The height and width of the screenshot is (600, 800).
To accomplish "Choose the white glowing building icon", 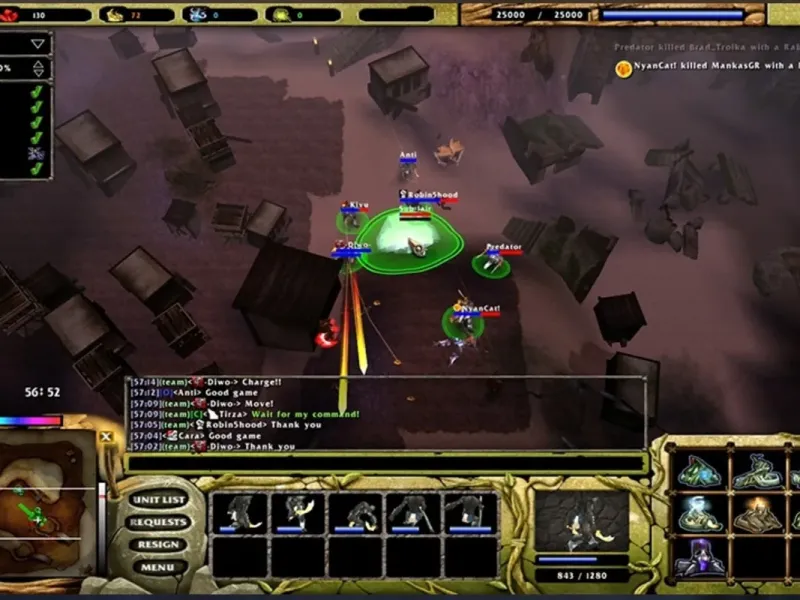I will click(x=700, y=514).
